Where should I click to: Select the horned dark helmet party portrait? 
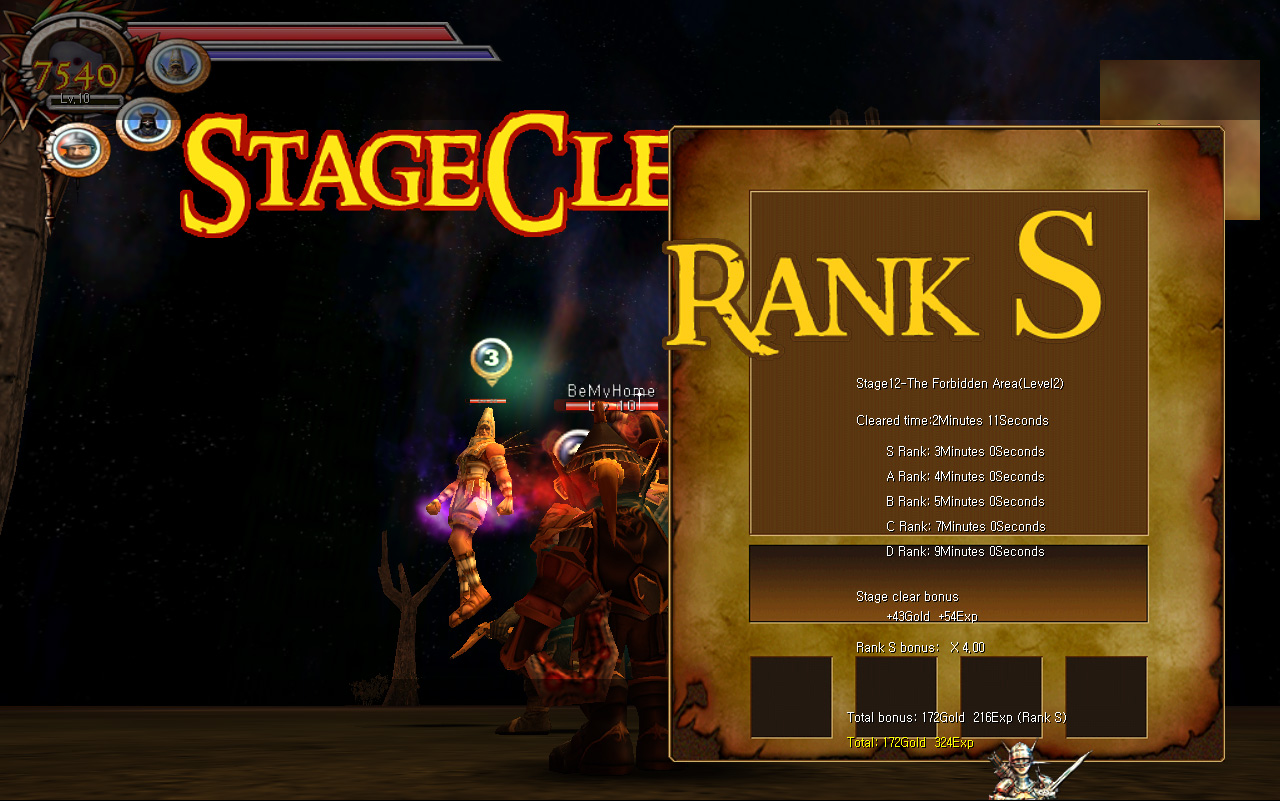tap(148, 123)
